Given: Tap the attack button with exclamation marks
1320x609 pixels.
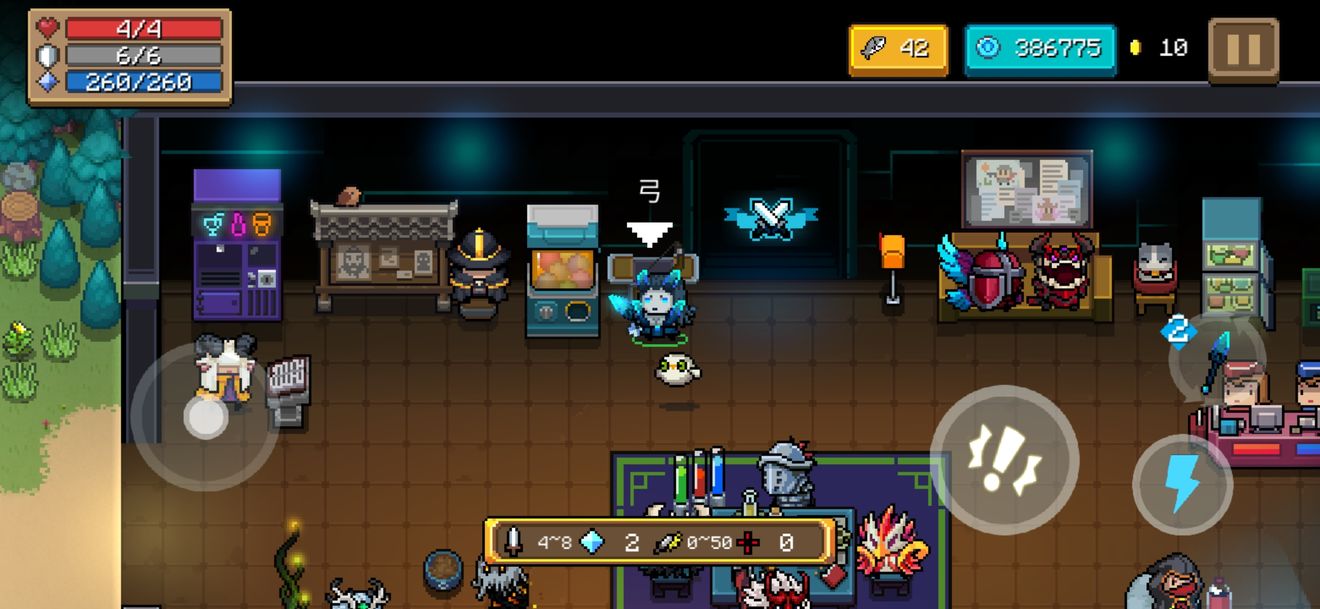Looking at the screenshot, I should (x=1004, y=460).
